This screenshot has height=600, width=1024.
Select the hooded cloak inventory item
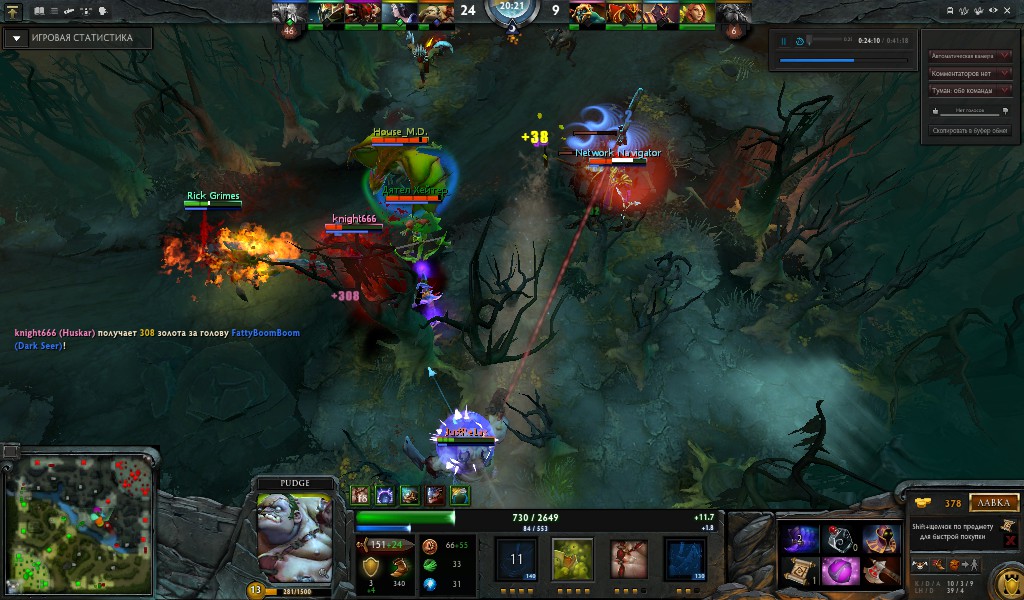pos(880,539)
